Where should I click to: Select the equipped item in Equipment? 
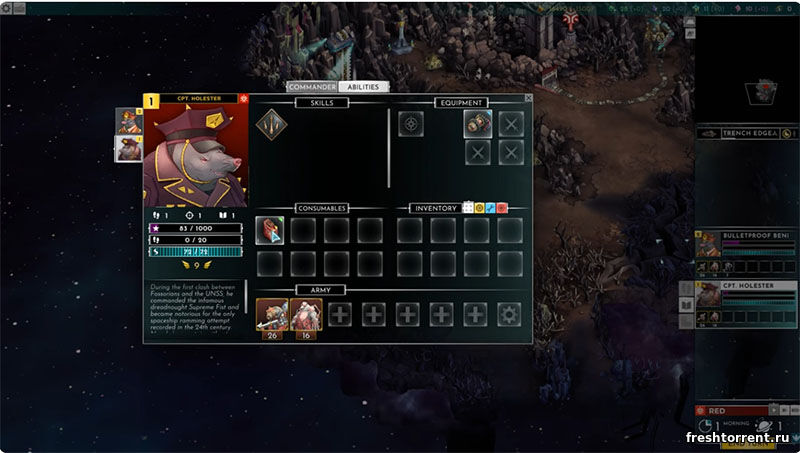478,123
